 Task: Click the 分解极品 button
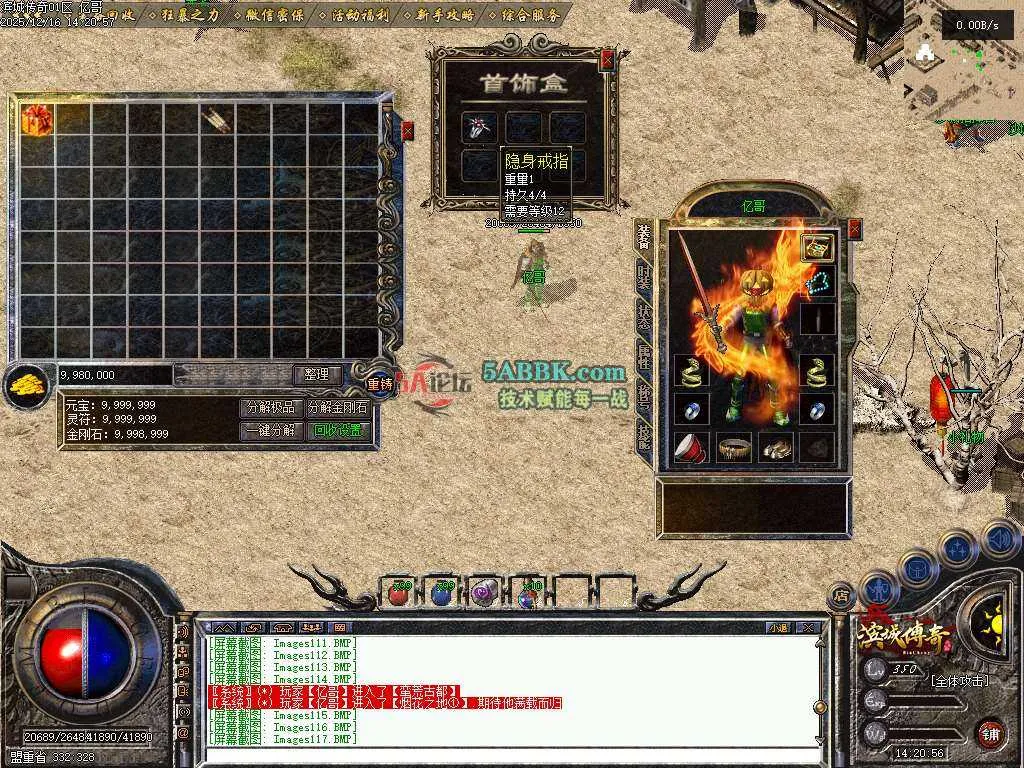click(270, 408)
